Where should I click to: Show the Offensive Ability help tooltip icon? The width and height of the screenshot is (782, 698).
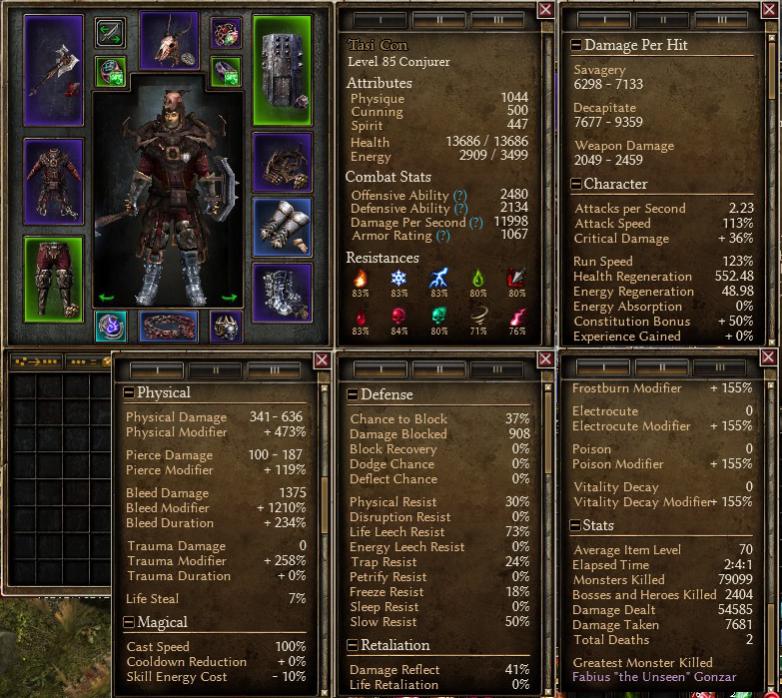pyautogui.click(x=460, y=195)
